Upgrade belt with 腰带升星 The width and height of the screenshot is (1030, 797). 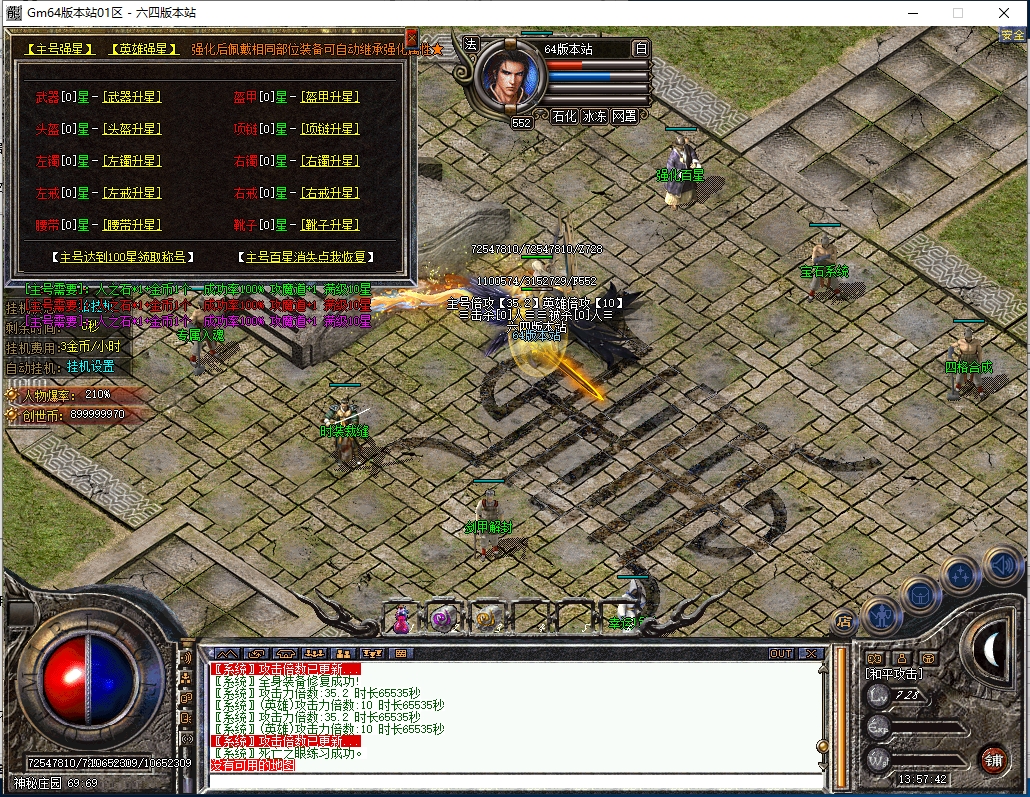[131, 225]
